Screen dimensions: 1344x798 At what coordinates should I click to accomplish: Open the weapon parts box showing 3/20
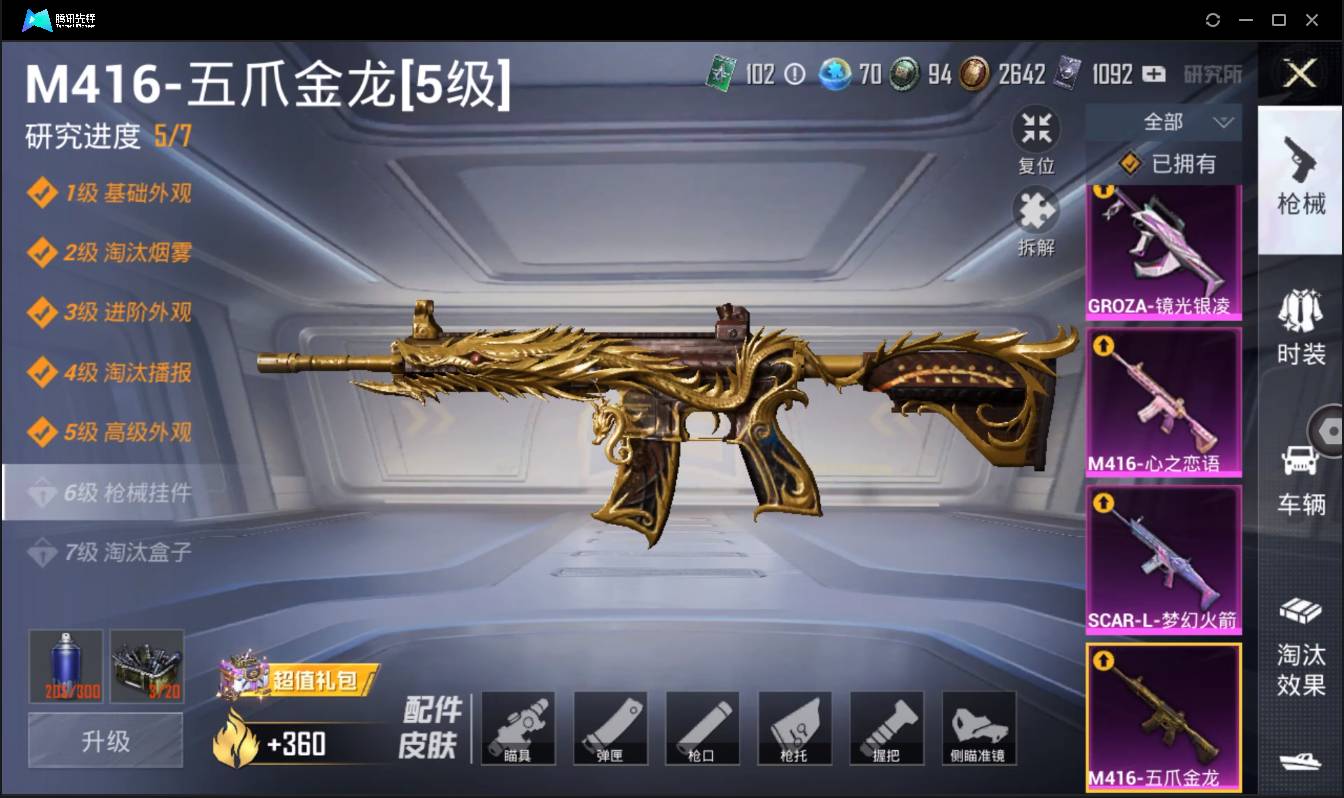pos(146,665)
